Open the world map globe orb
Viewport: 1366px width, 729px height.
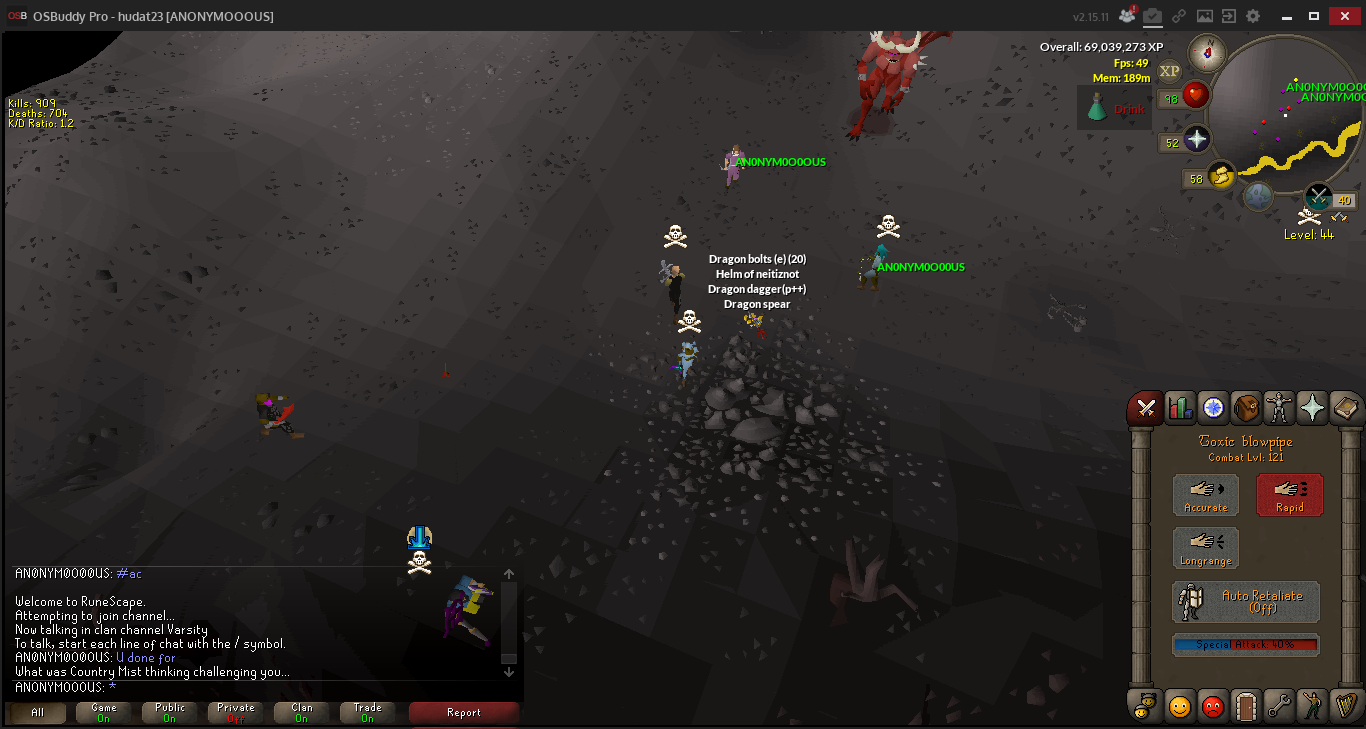pyautogui.click(x=1258, y=195)
